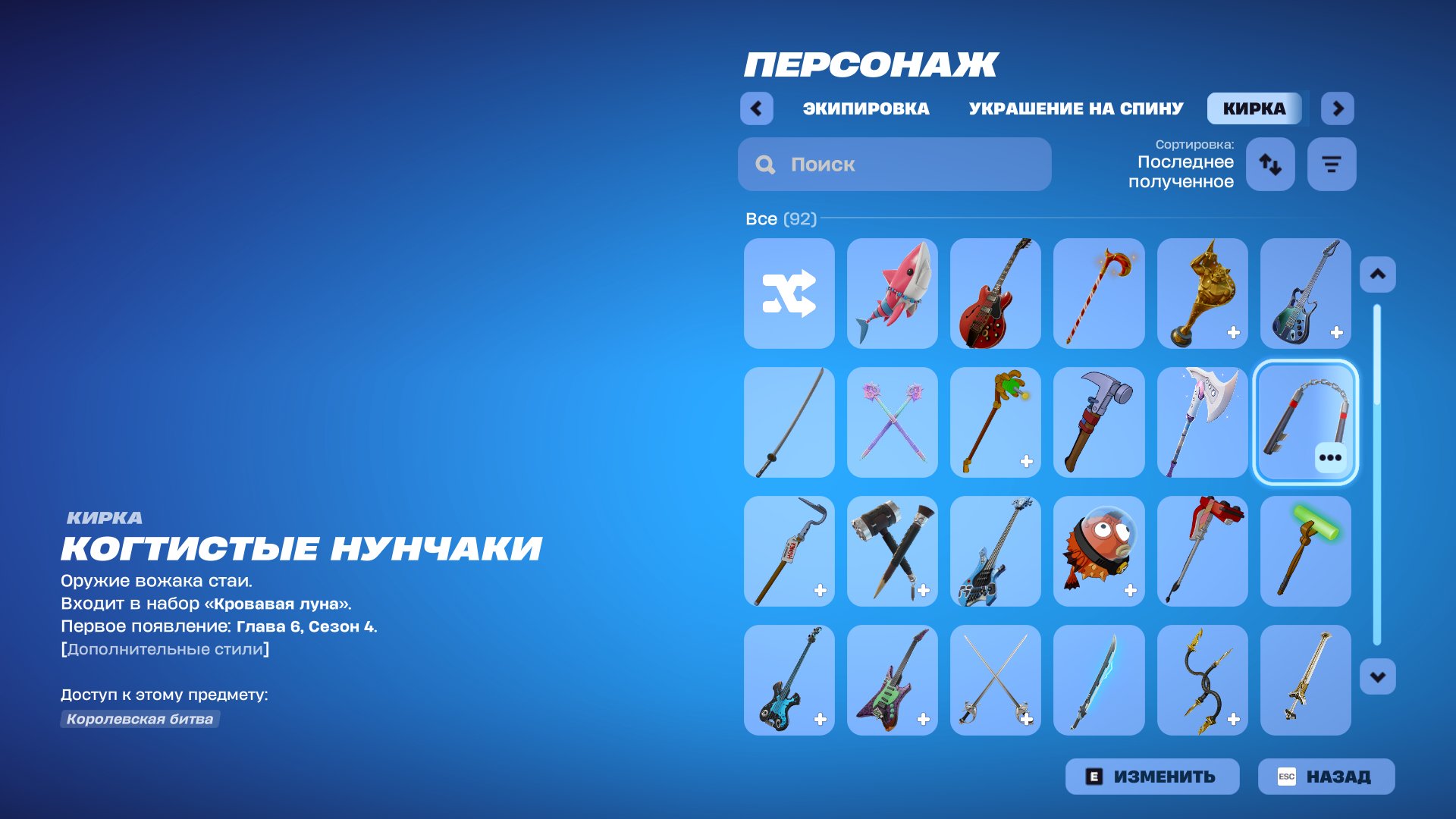The width and height of the screenshot is (1456, 819).
Task: Select the katana pickaxe
Action: (x=789, y=422)
